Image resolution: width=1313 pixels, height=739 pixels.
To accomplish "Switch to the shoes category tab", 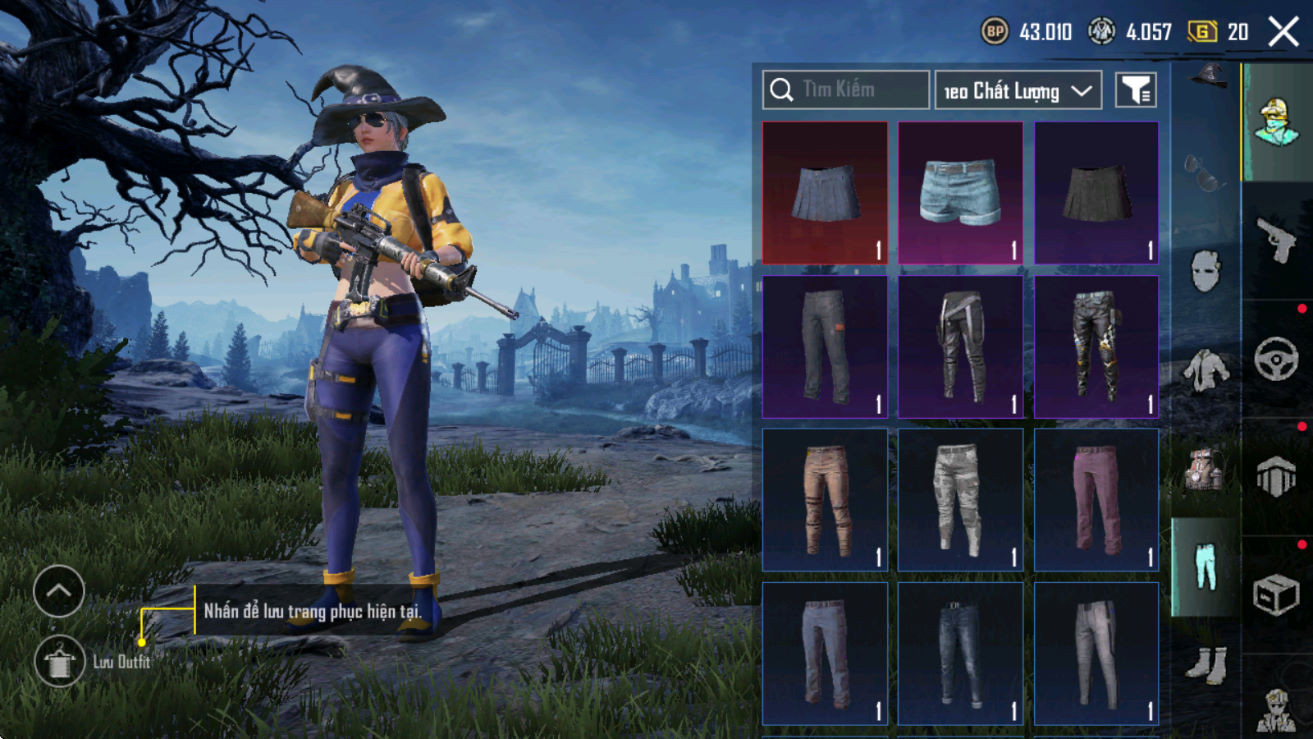I will 1206,664.
